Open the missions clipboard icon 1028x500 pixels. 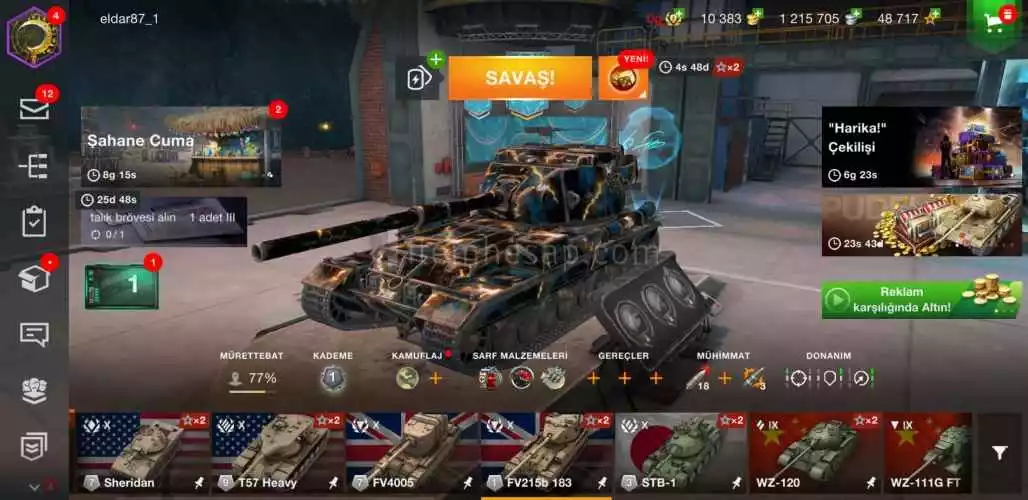[33, 221]
